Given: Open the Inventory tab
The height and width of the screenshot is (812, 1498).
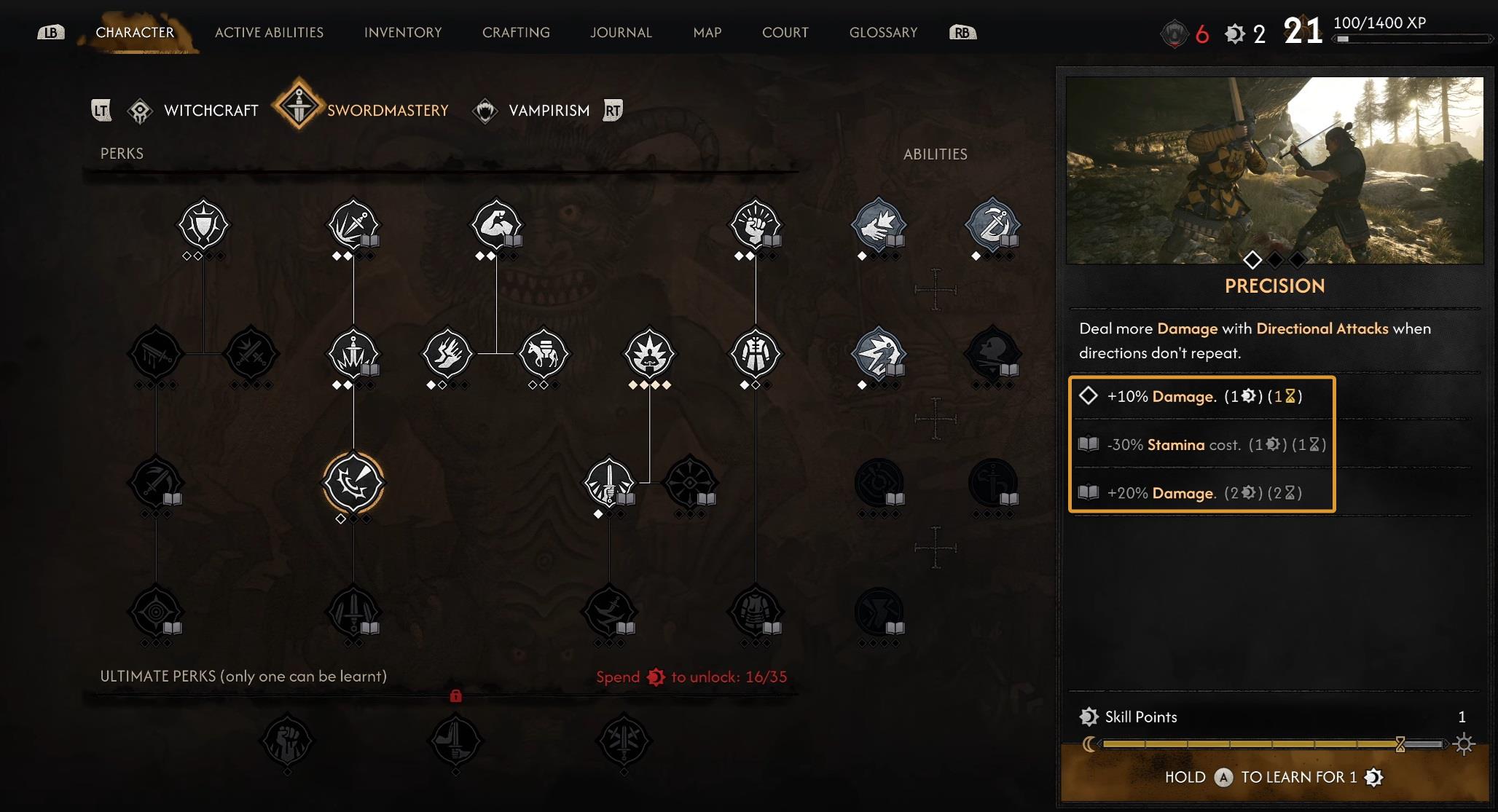Looking at the screenshot, I should (x=403, y=33).
